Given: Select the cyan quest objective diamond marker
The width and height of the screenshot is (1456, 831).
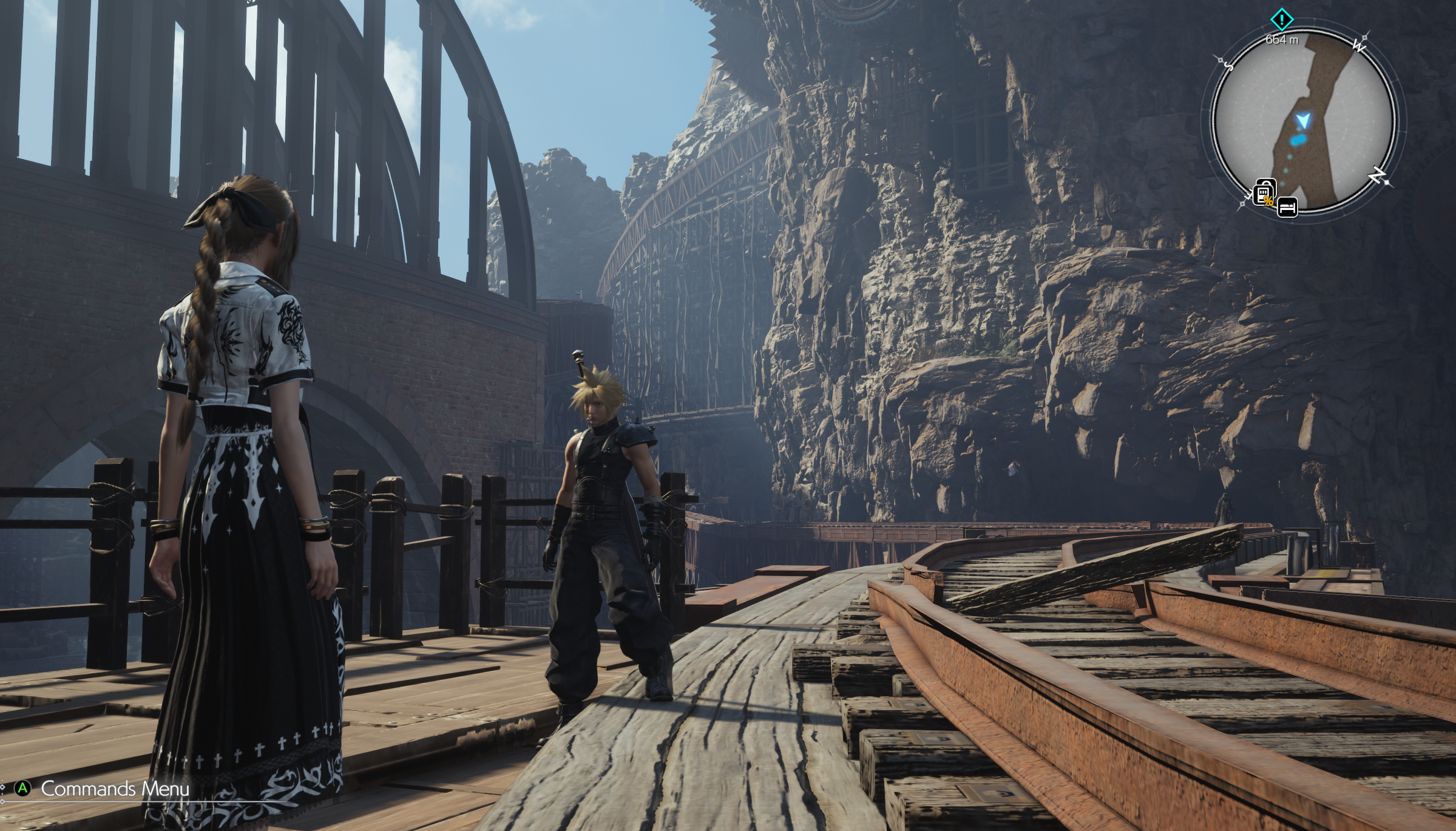Looking at the screenshot, I should (1281, 20).
